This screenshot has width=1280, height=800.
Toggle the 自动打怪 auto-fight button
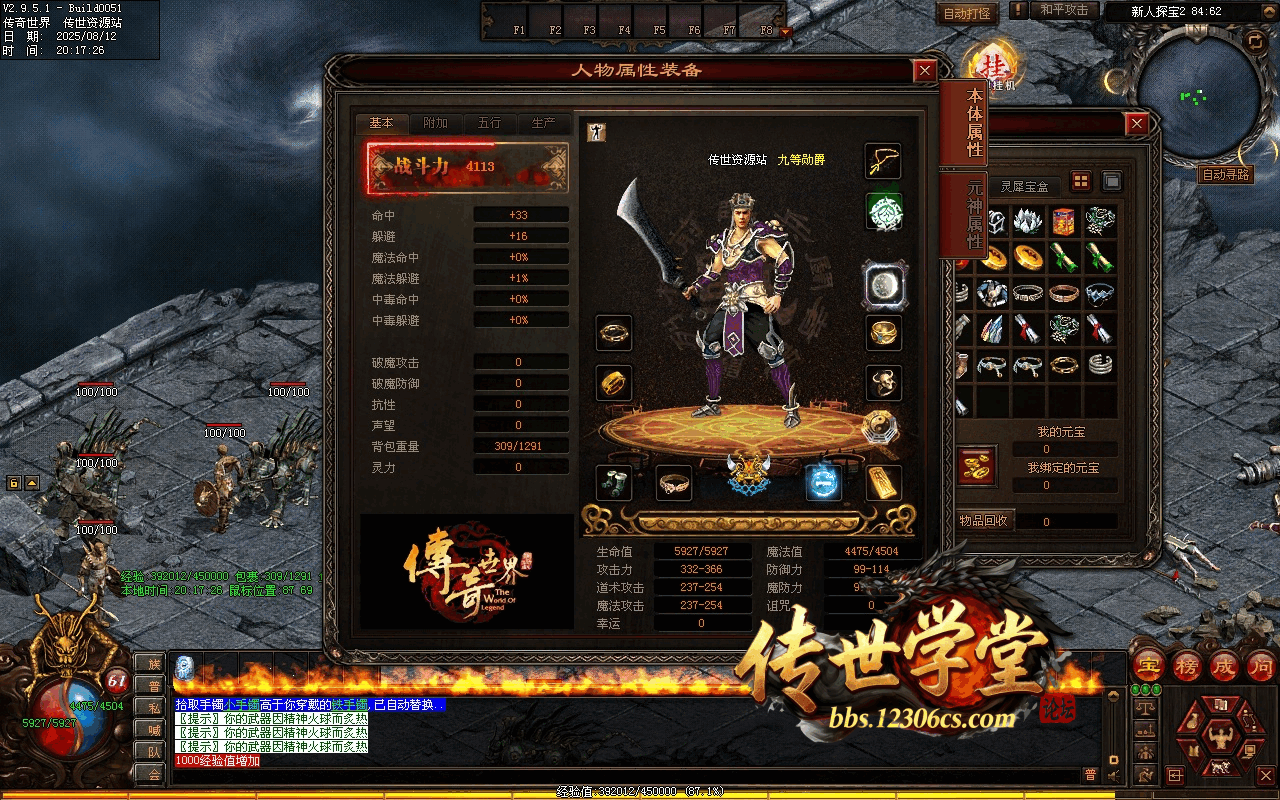968,13
